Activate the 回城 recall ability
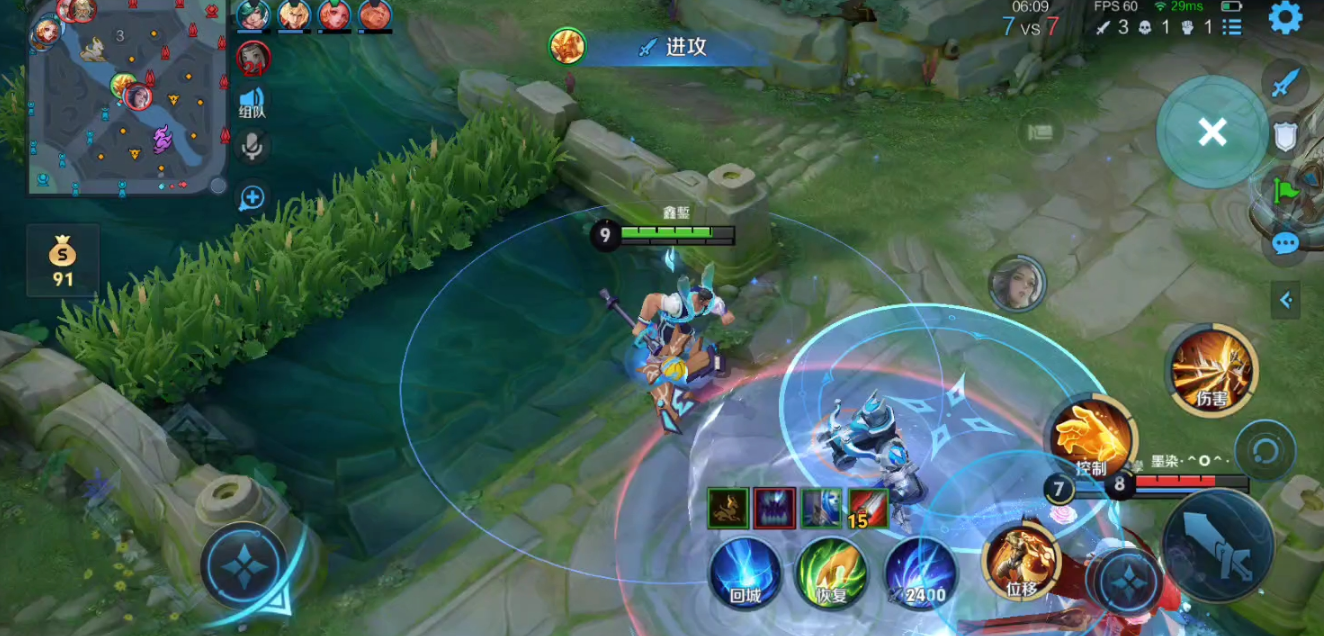Viewport: 1324px width, 636px height. click(745, 573)
